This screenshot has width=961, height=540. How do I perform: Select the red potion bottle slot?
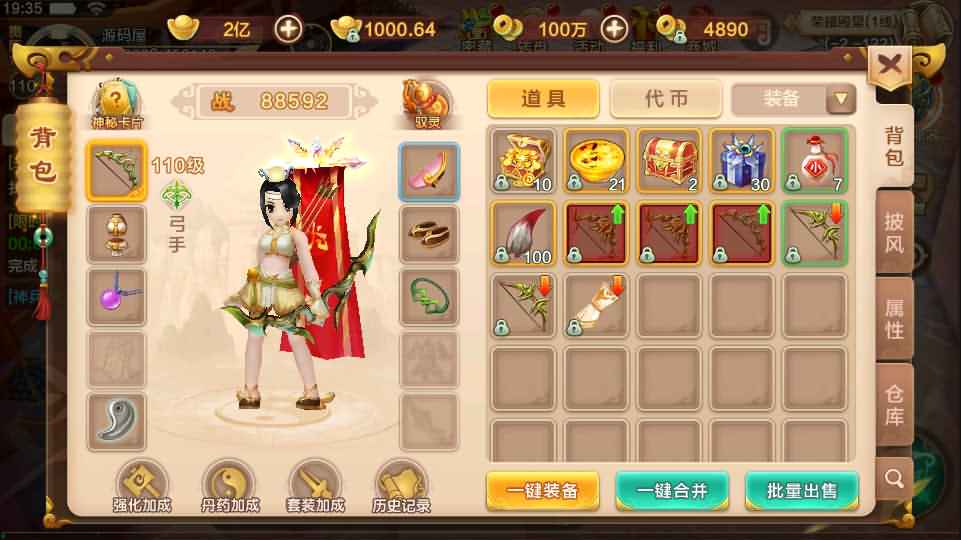[814, 160]
